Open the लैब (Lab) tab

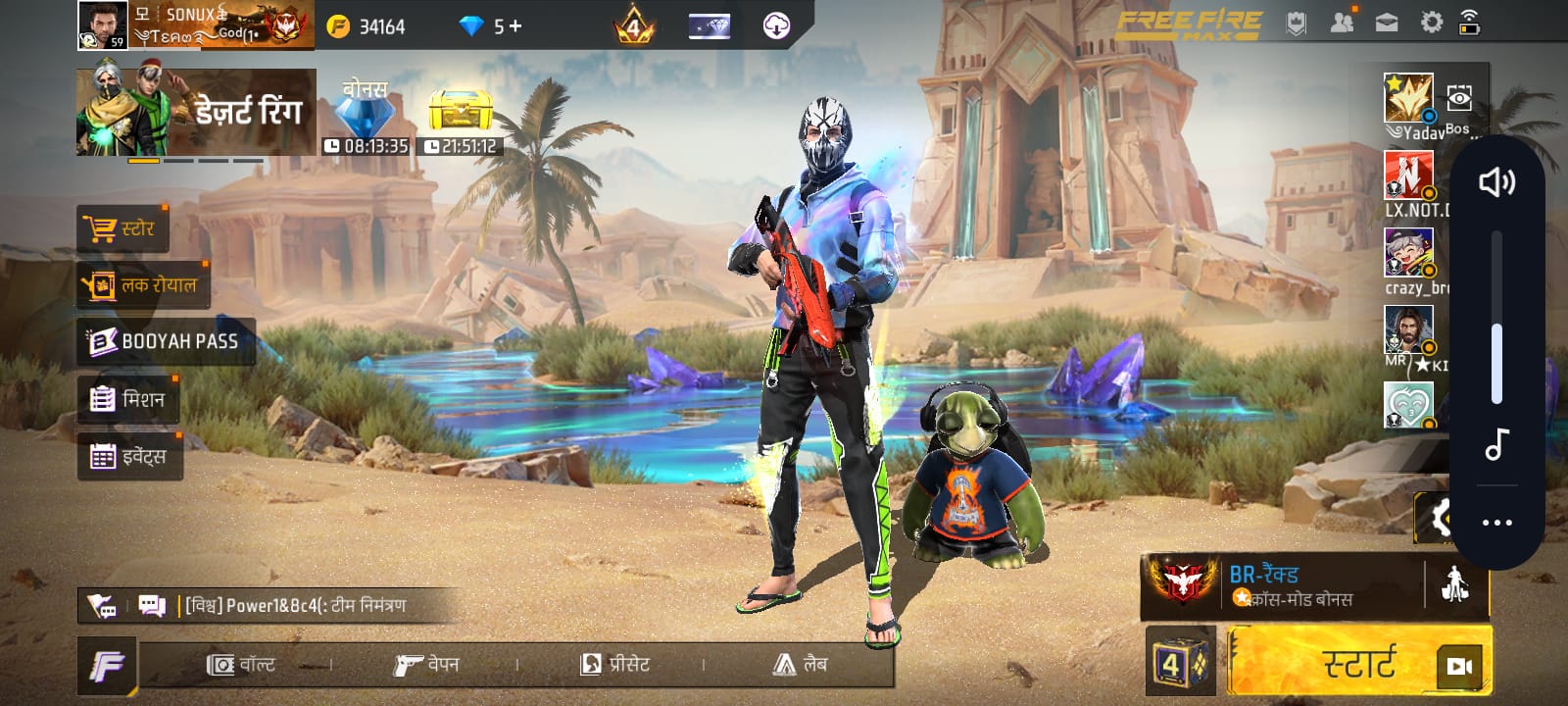click(x=804, y=664)
